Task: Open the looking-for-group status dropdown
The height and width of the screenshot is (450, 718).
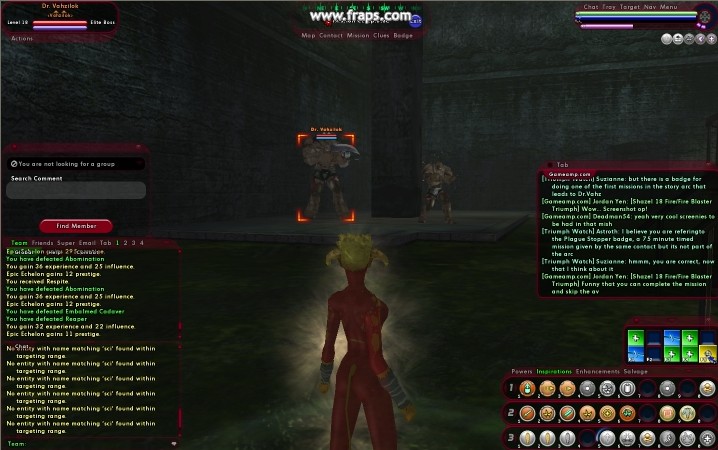Action: [77, 162]
